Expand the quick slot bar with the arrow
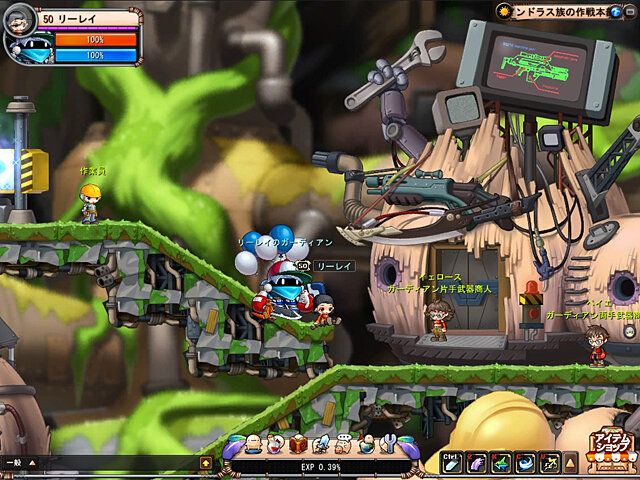This screenshot has width=640, height=480. click(570, 462)
